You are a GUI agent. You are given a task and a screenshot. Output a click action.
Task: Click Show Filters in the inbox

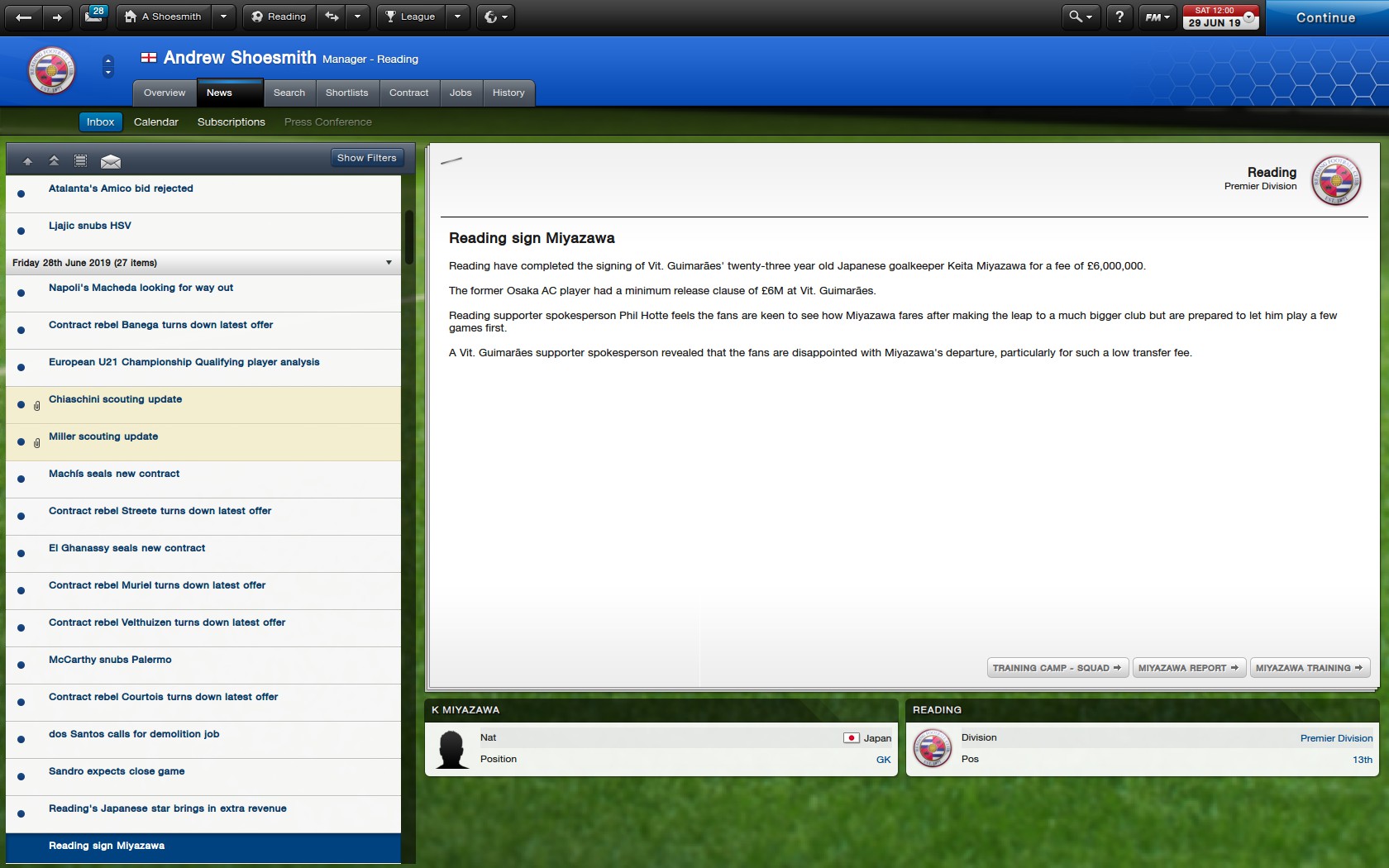click(366, 158)
